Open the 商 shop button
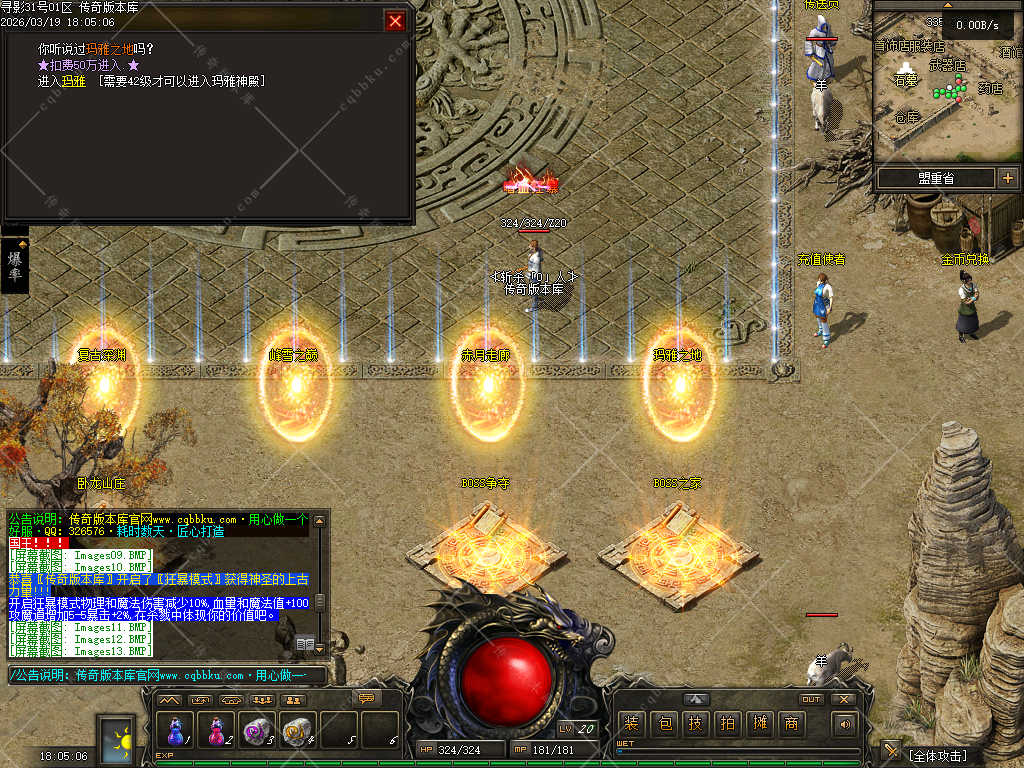Viewport: 1024px width, 768px height. click(x=791, y=723)
